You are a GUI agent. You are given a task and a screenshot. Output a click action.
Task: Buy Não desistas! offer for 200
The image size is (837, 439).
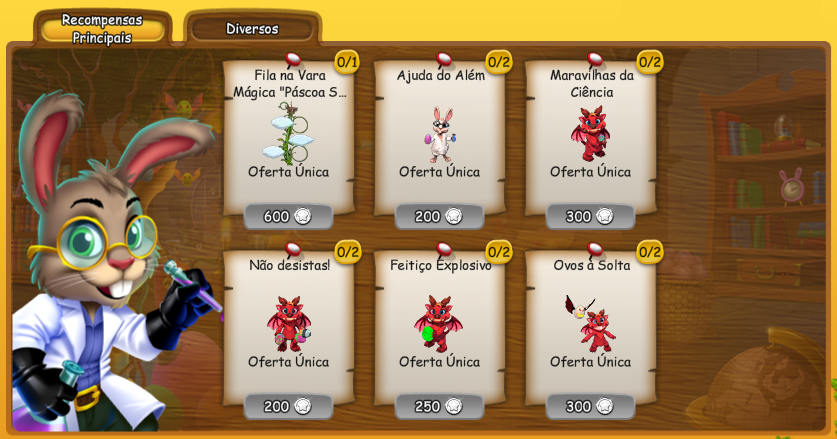[x=288, y=406]
